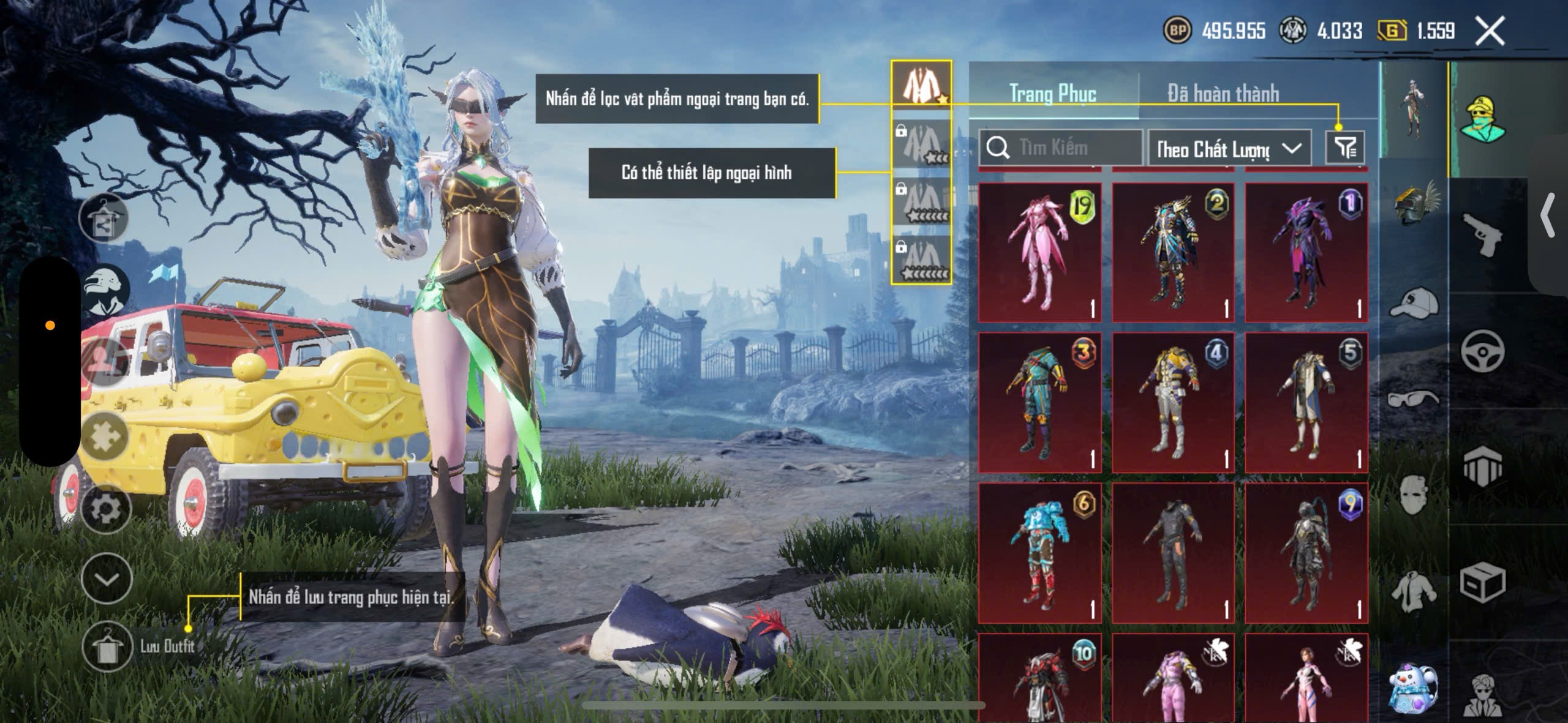Image resolution: width=1568 pixels, height=723 pixels.
Task: Select the teal outfit with badge 3
Action: pyautogui.click(x=1040, y=402)
